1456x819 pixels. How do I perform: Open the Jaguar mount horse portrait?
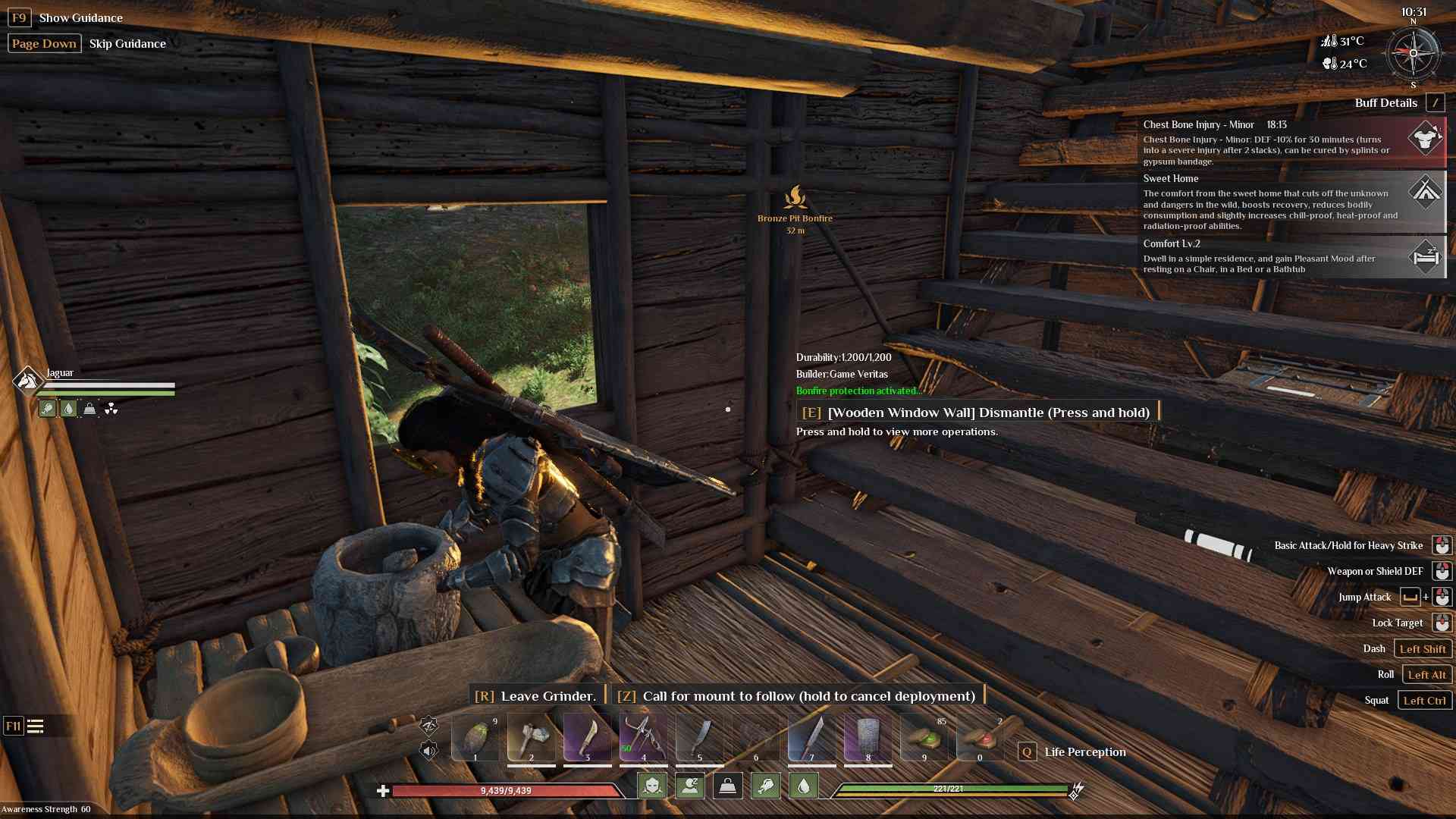click(27, 379)
